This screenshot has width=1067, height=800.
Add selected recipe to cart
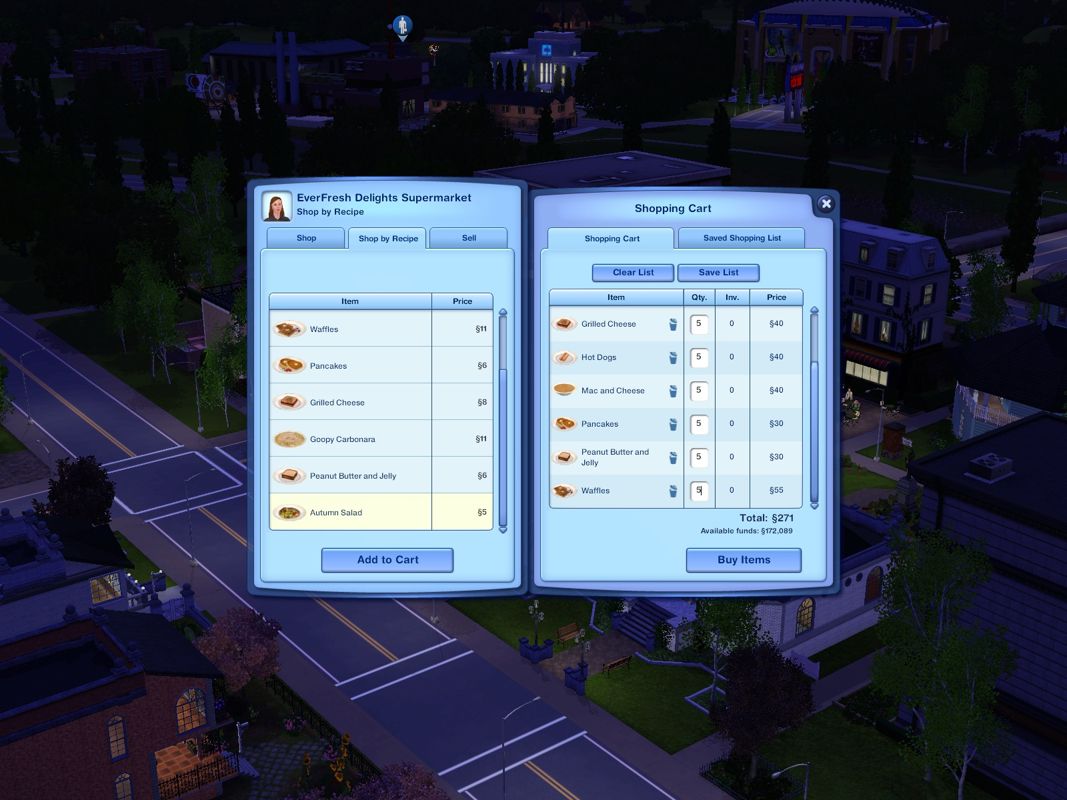coord(387,560)
